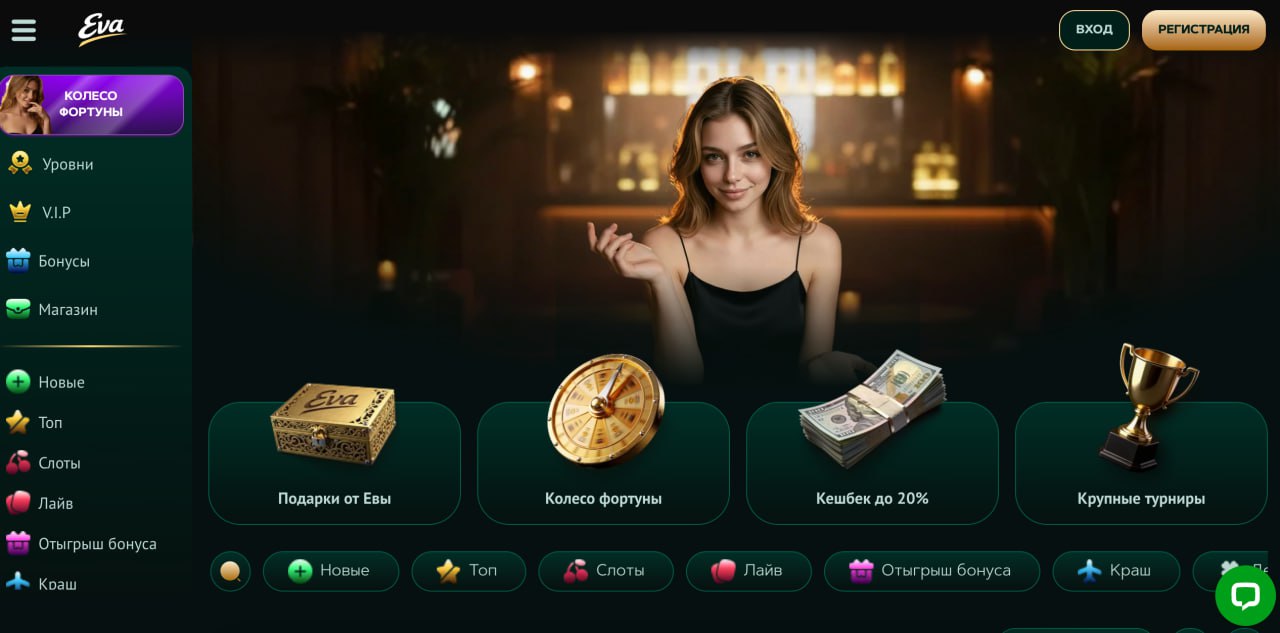The height and width of the screenshot is (633, 1280).
Task: Open the Кешбек до 20% card
Action: [872, 463]
